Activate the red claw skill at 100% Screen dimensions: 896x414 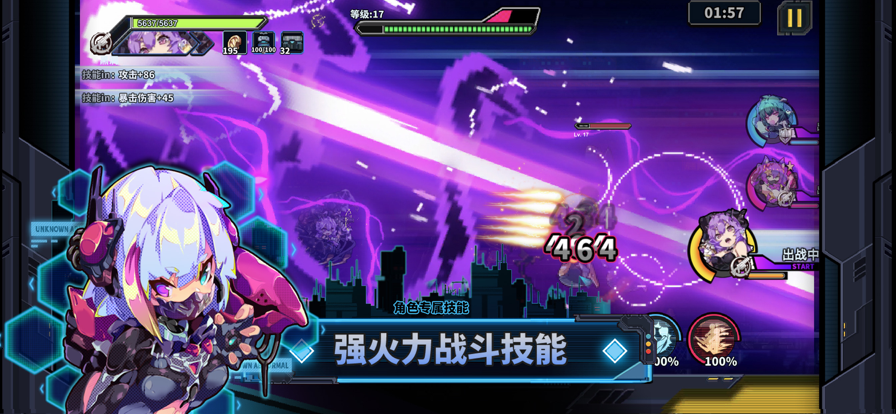[x=714, y=338]
